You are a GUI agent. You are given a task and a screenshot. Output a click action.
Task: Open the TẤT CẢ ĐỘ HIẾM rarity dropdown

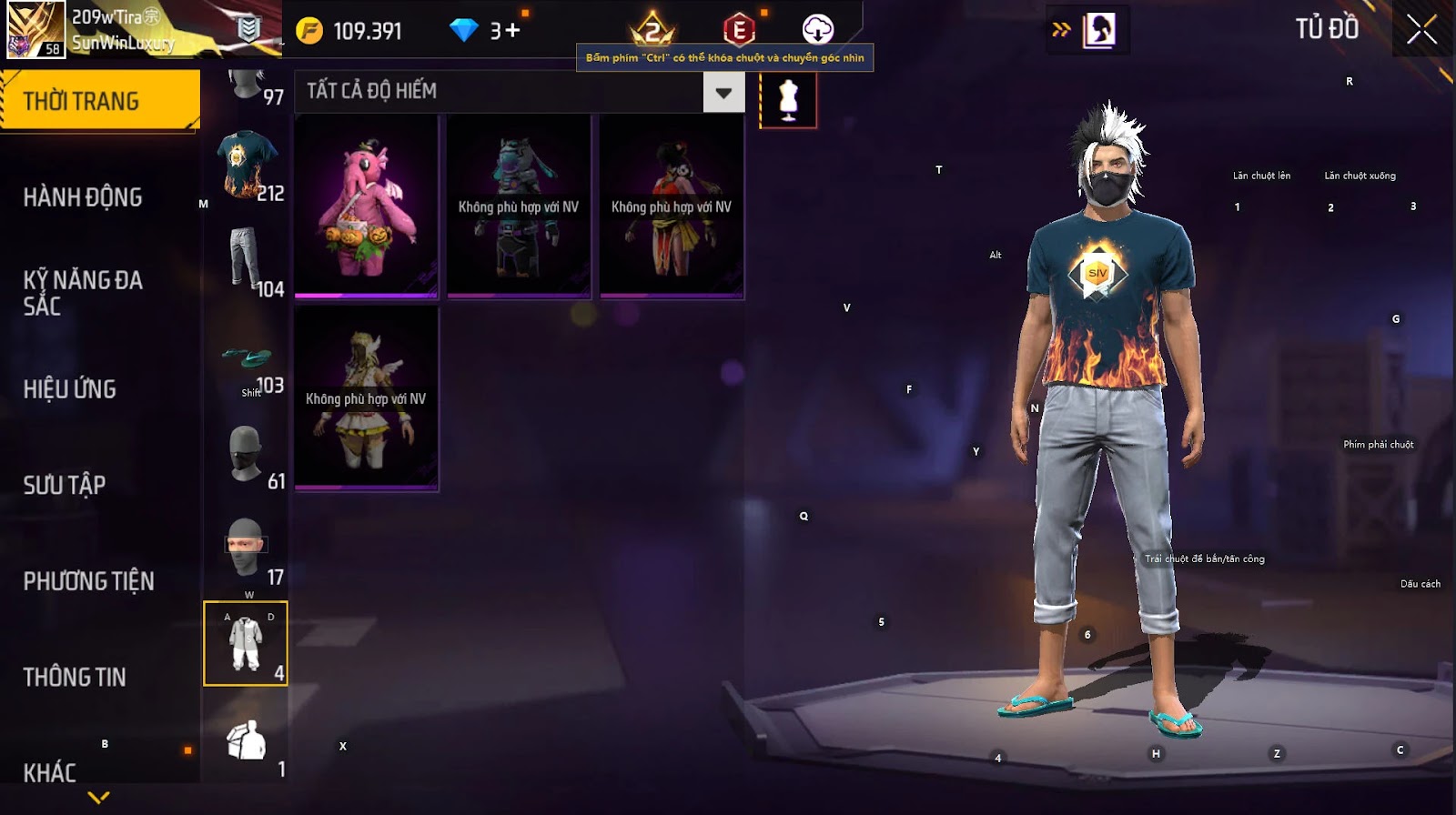[x=723, y=92]
